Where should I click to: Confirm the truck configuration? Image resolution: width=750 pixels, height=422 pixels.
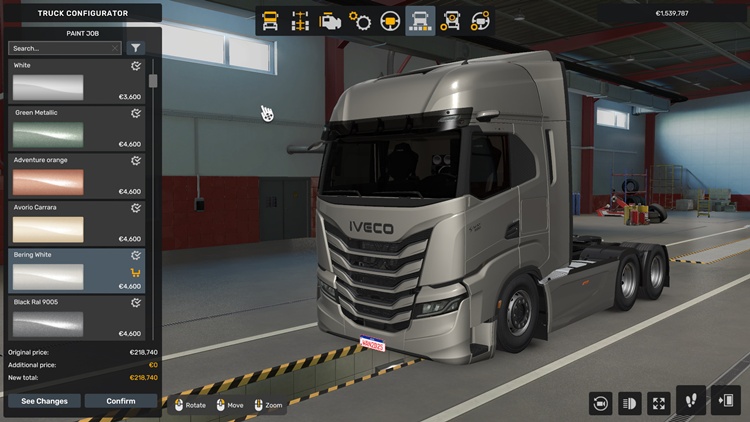point(120,401)
